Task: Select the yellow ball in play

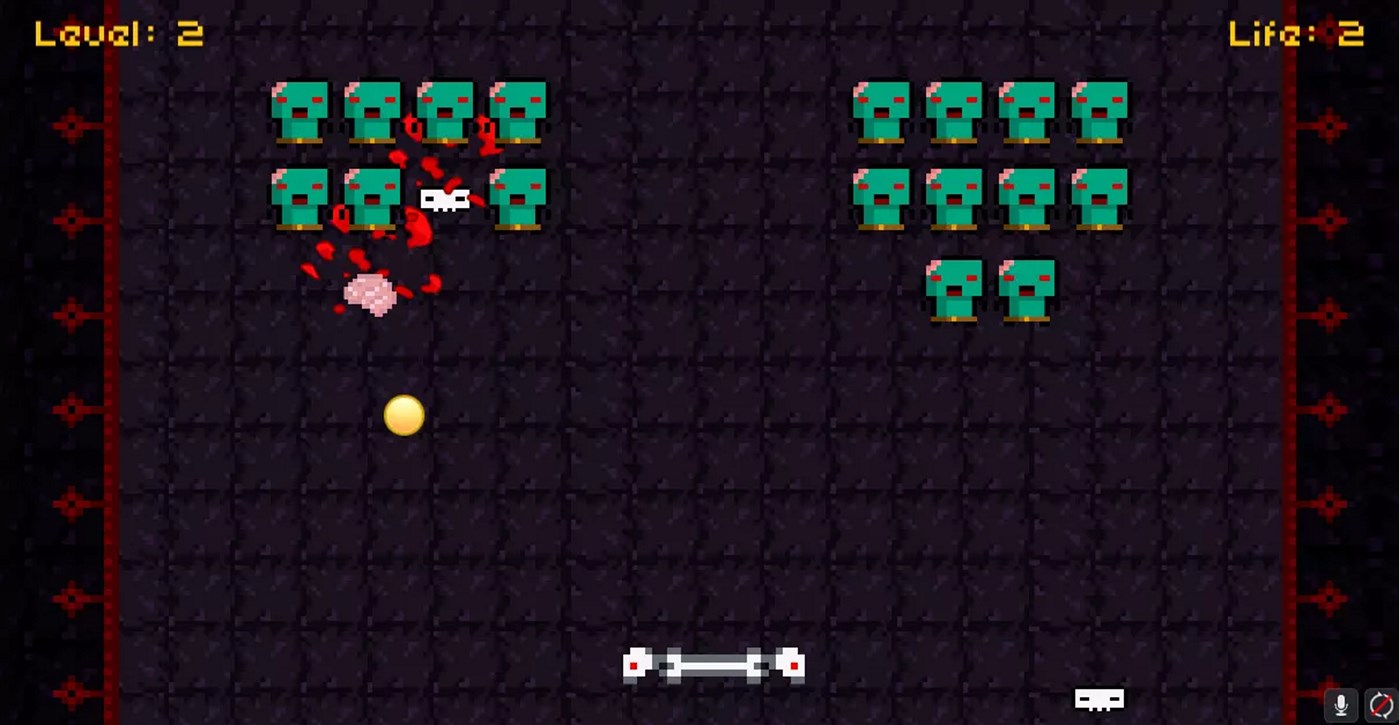Action: [x=403, y=416]
